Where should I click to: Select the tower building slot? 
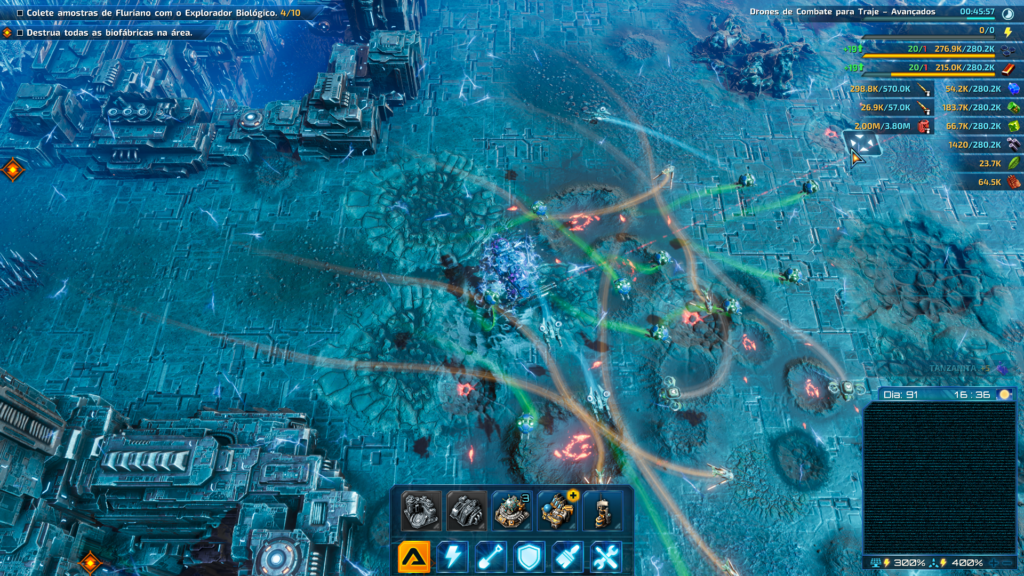pyautogui.click(x=601, y=510)
